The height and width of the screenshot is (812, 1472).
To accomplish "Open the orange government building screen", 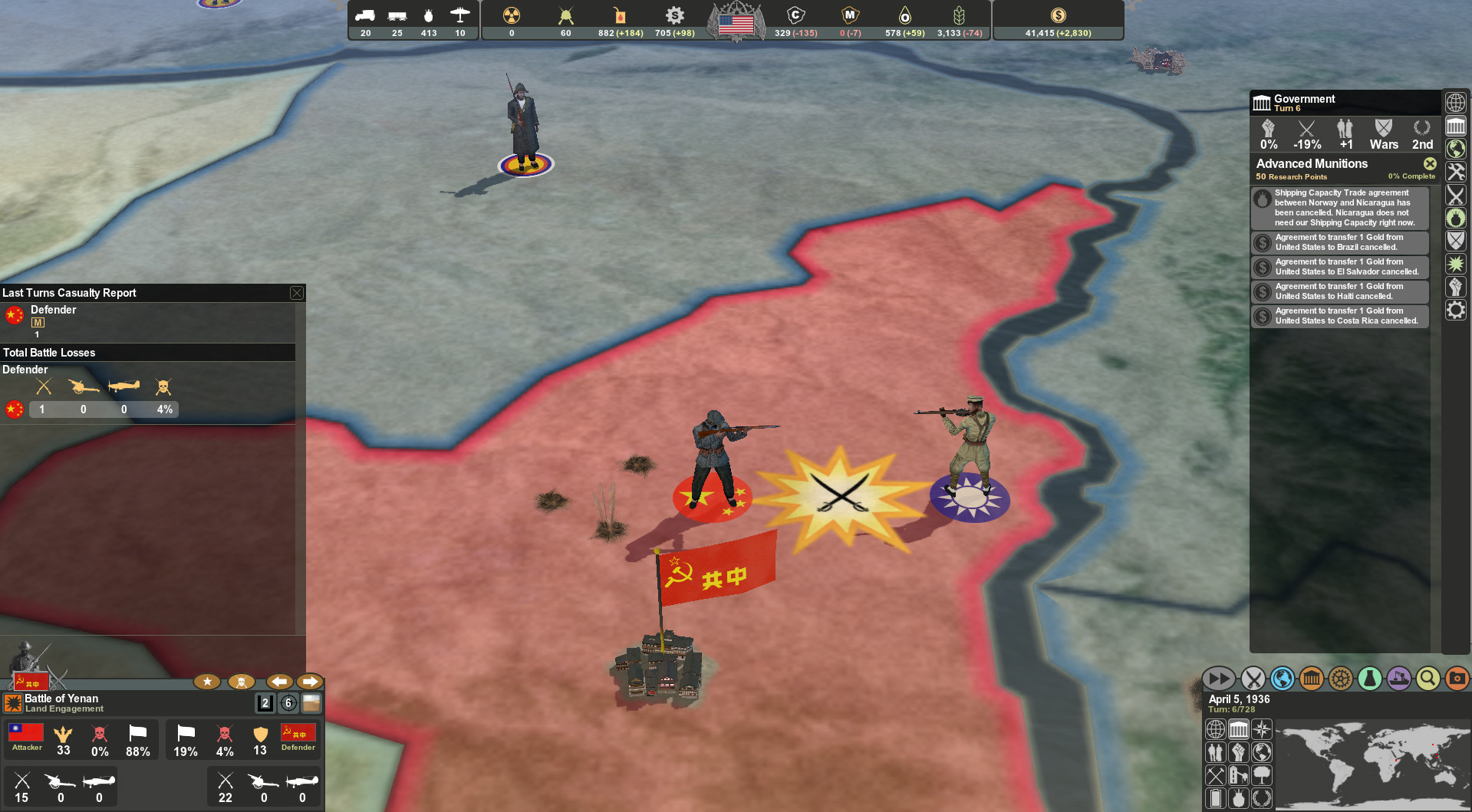I will pyautogui.click(x=1312, y=679).
